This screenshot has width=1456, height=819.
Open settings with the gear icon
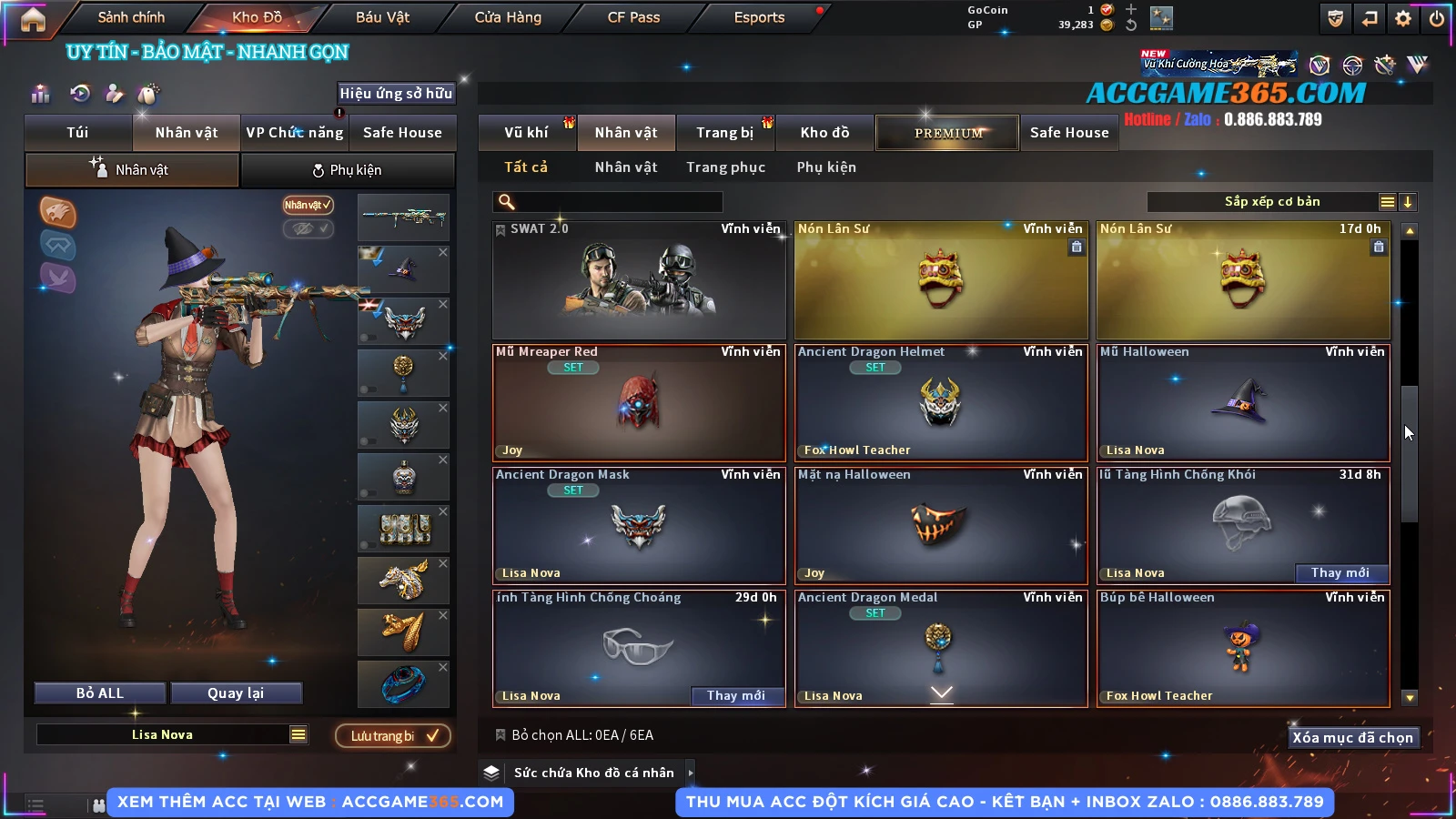[1403, 18]
